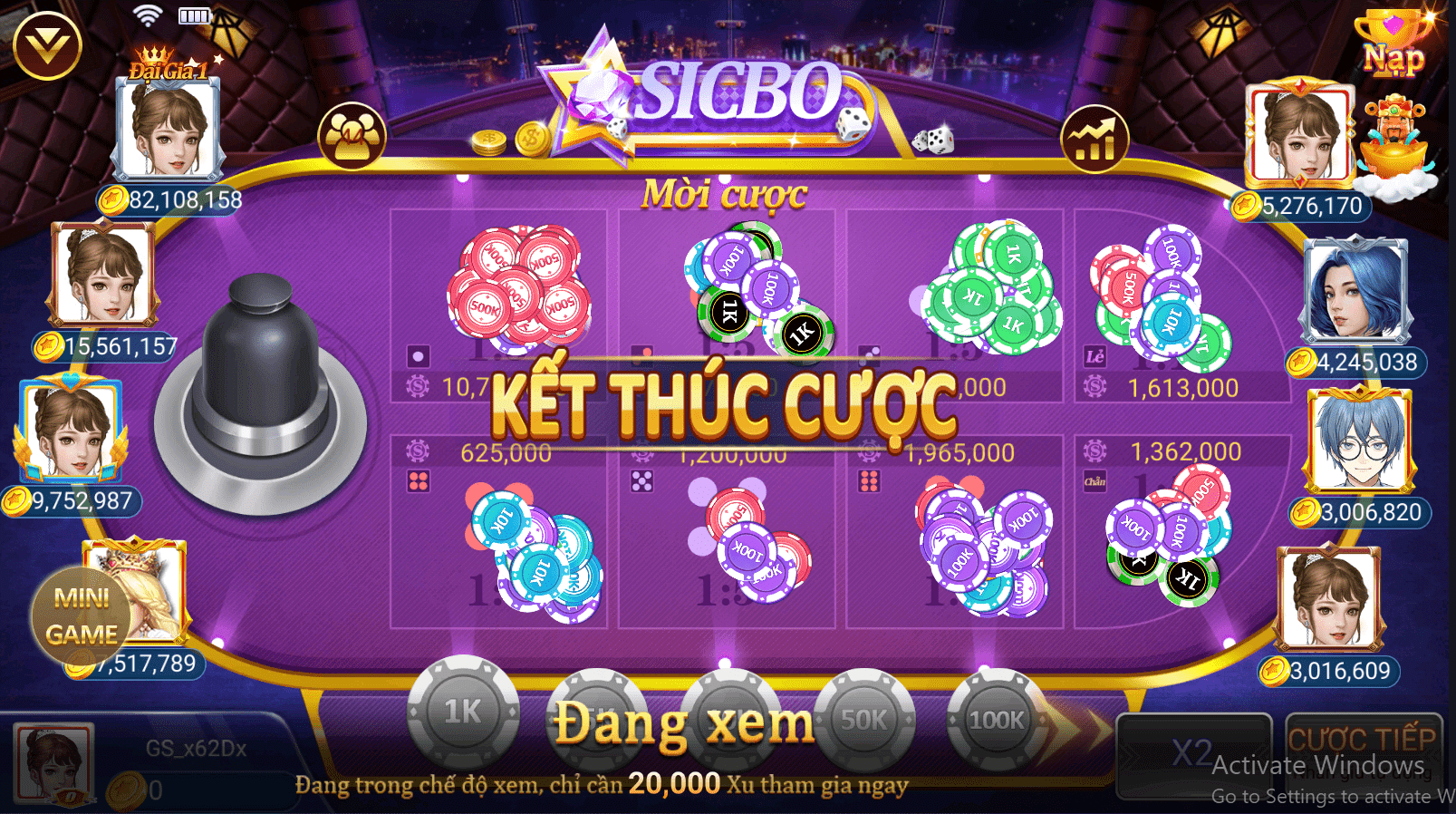The height and width of the screenshot is (814, 1456).
Task: Tap the Nạp deposit trophy icon
Action: point(1393,43)
